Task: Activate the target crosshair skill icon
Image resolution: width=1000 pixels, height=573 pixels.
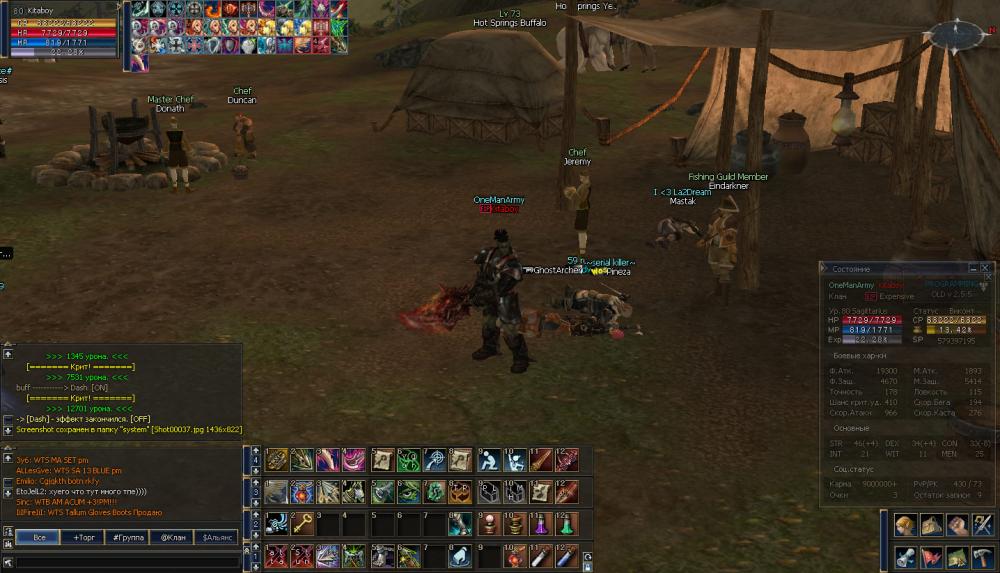Action: click(x=434, y=460)
